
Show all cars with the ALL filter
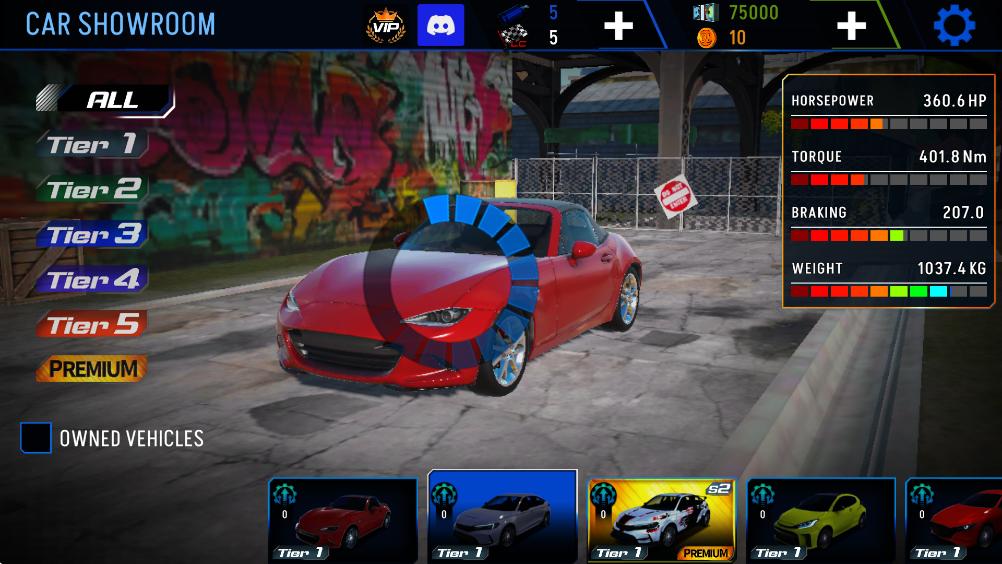coord(111,100)
